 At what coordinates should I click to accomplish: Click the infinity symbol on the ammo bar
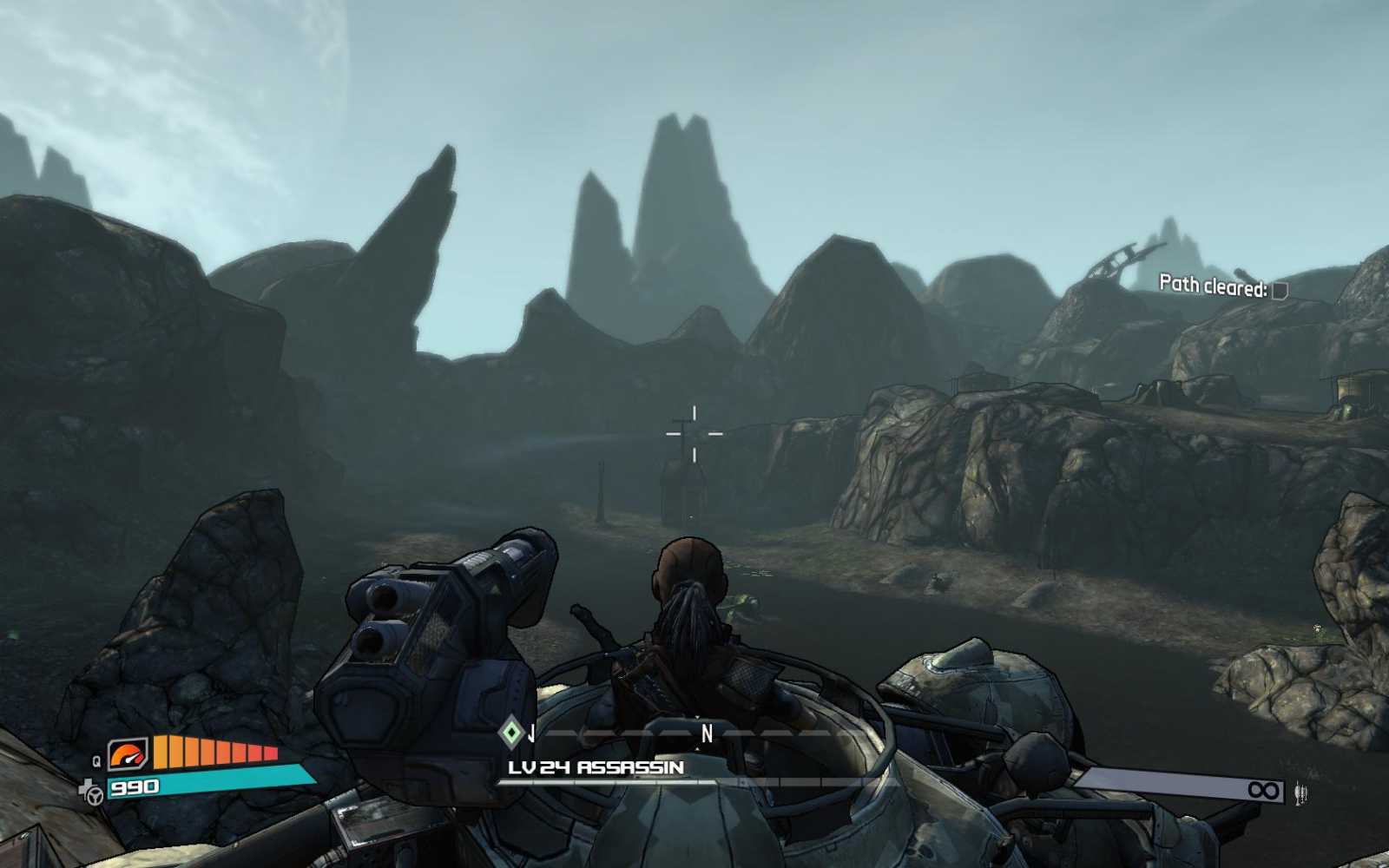pyautogui.click(x=1264, y=791)
